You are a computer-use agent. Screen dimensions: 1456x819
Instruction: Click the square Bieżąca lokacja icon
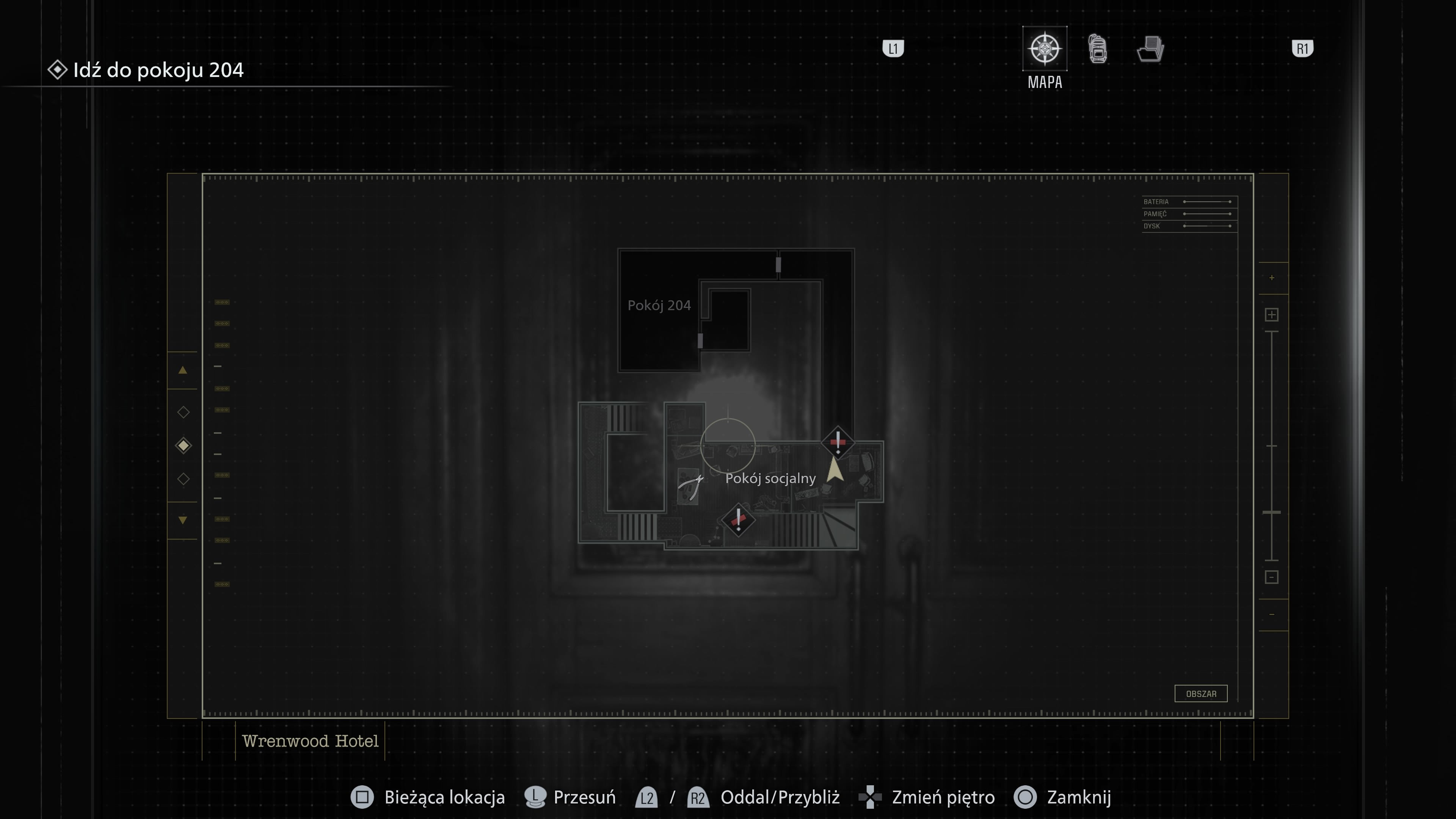(362, 797)
